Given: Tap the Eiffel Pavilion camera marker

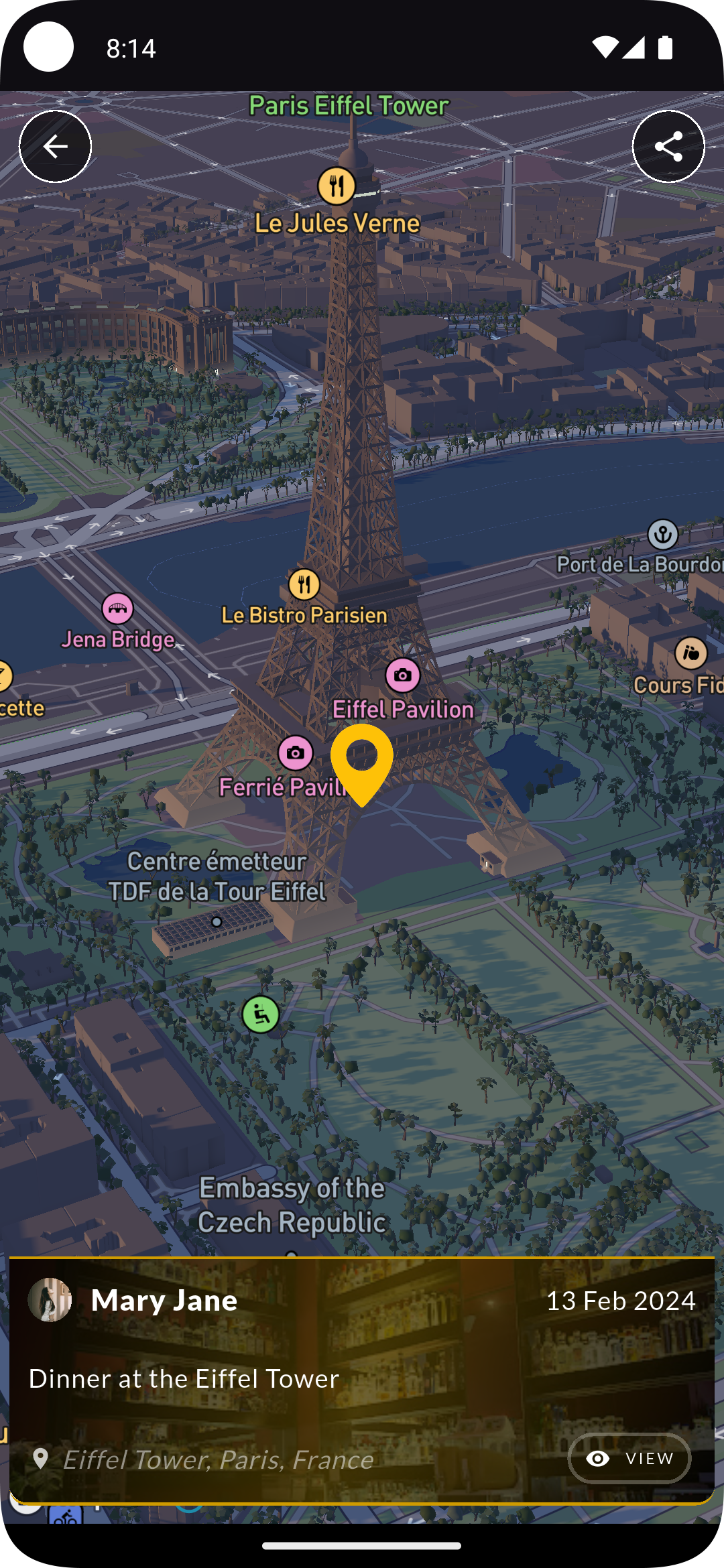Looking at the screenshot, I should click(403, 675).
